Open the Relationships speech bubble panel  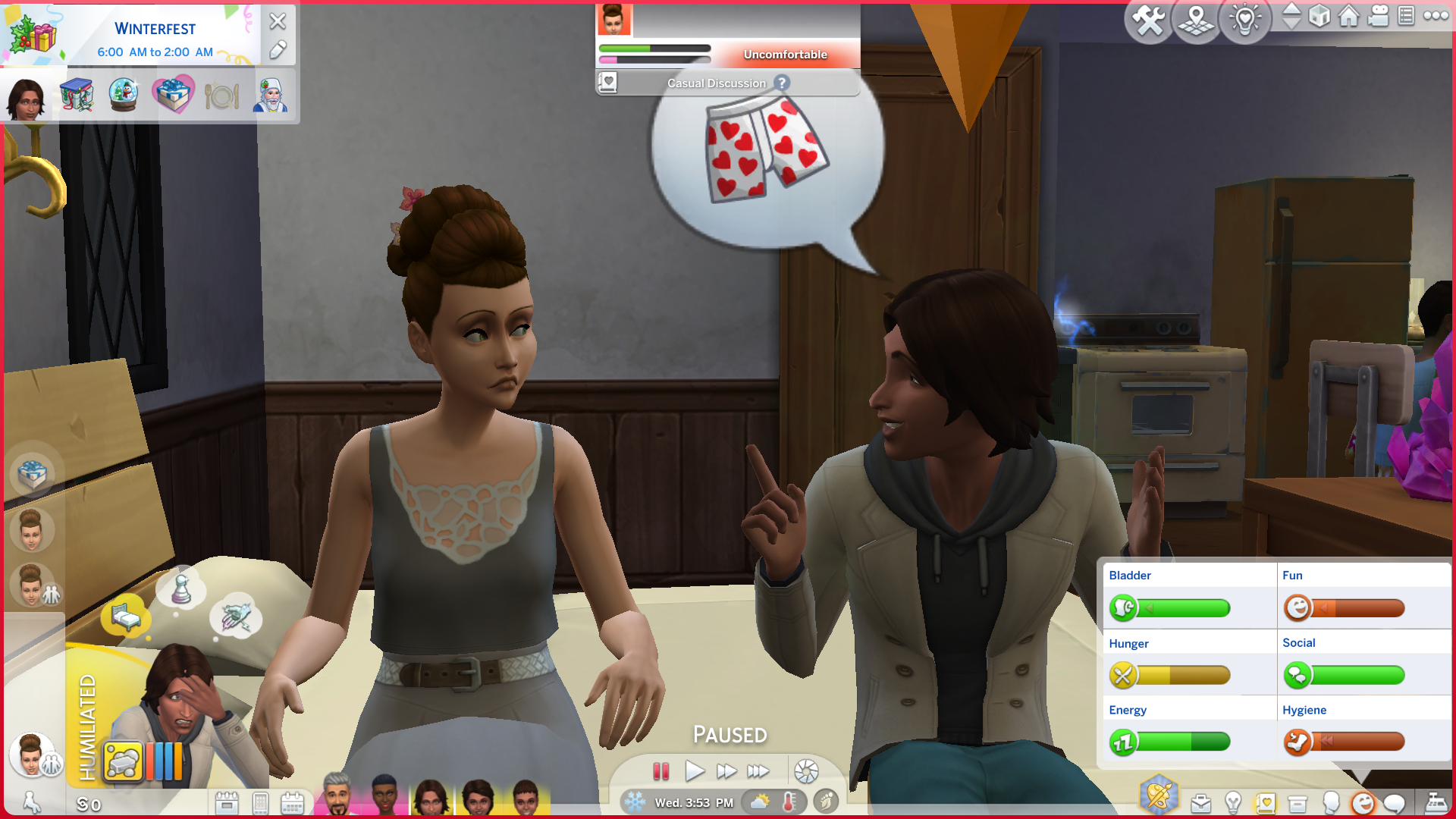click(x=1394, y=803)
